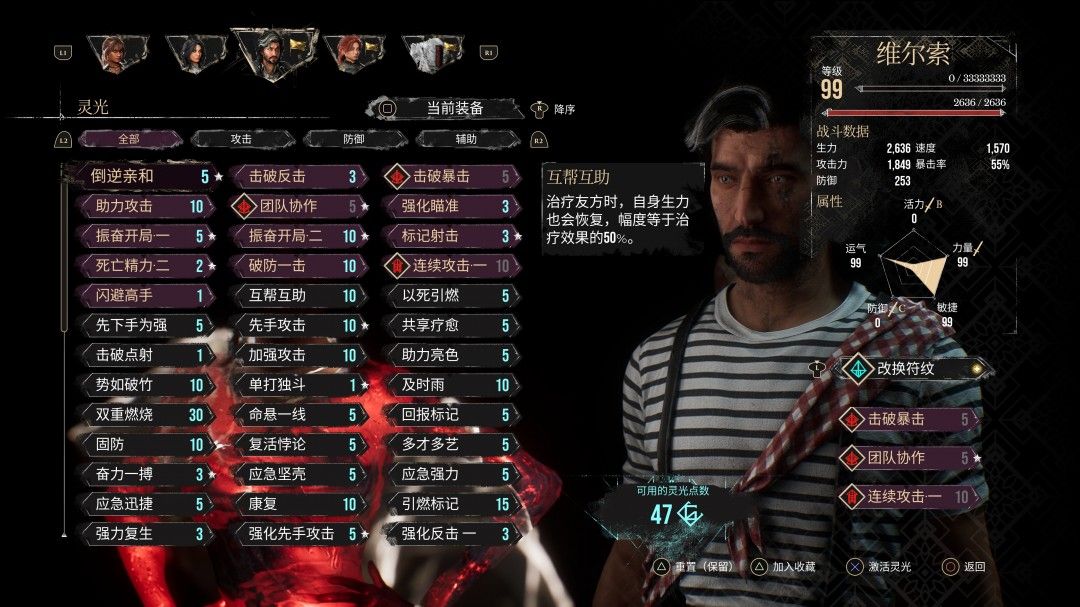Choose the 及时雨 skill entry
Image resolution: width=1080 pixels, height=607 pixels.
click(x=448, y=384)
